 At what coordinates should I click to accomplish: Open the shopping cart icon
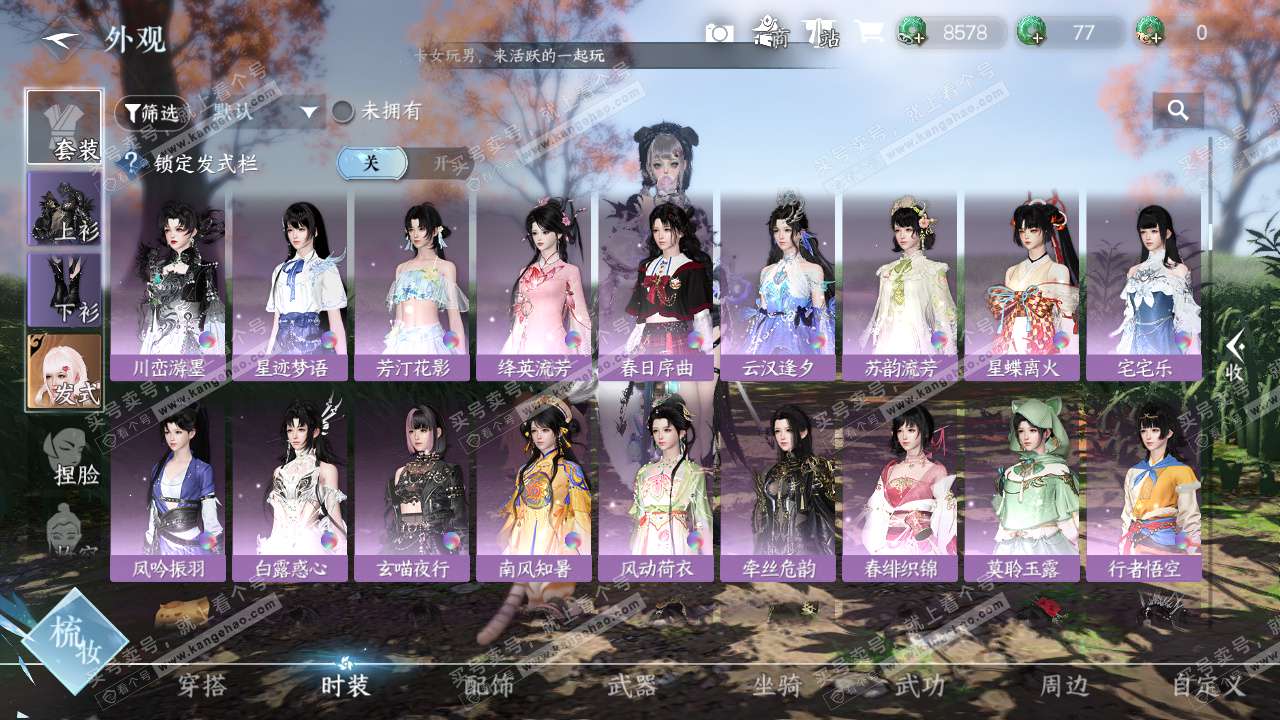pyautogui.click(x=868, y=33)
